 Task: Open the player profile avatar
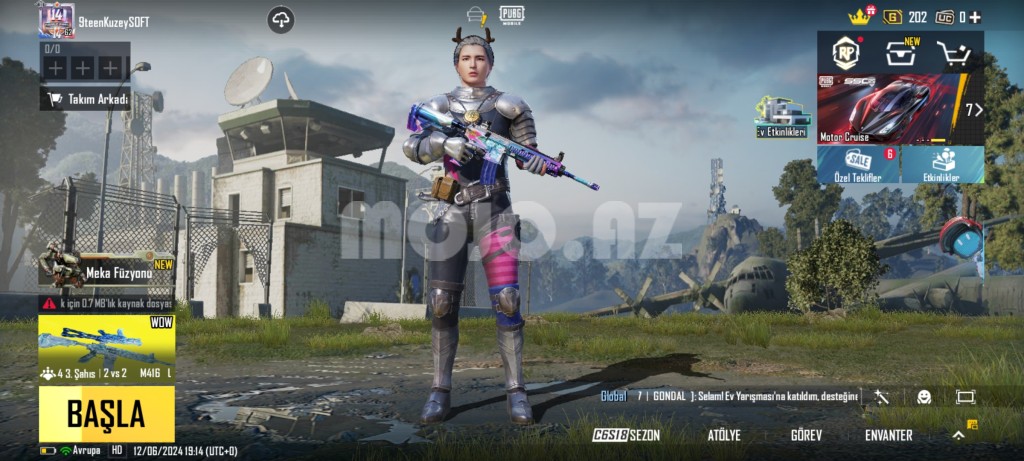click(57, 21)
